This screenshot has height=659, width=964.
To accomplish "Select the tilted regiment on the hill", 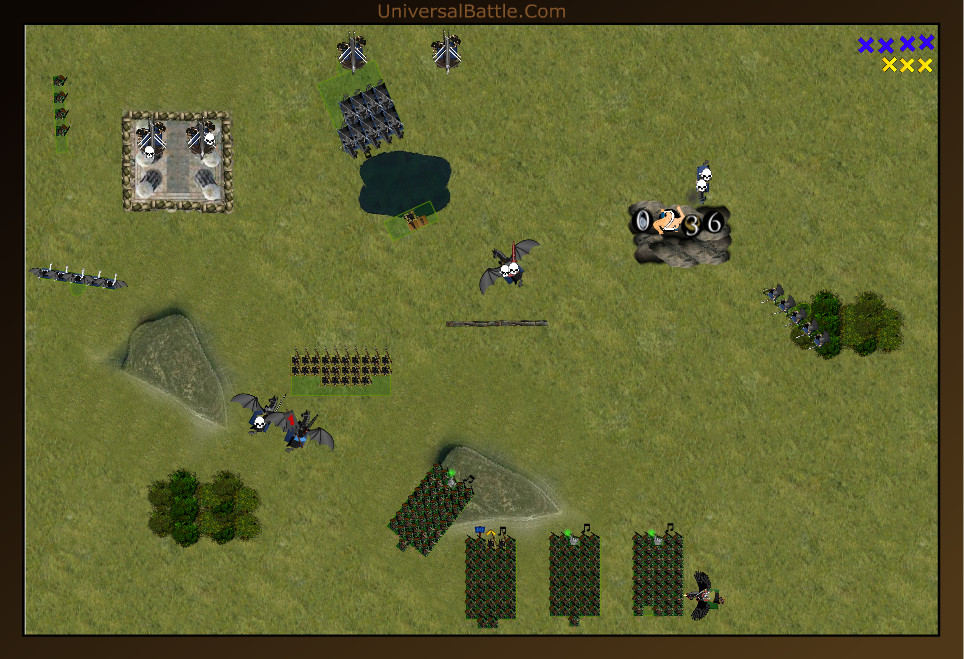I will (x=430, y=510).
